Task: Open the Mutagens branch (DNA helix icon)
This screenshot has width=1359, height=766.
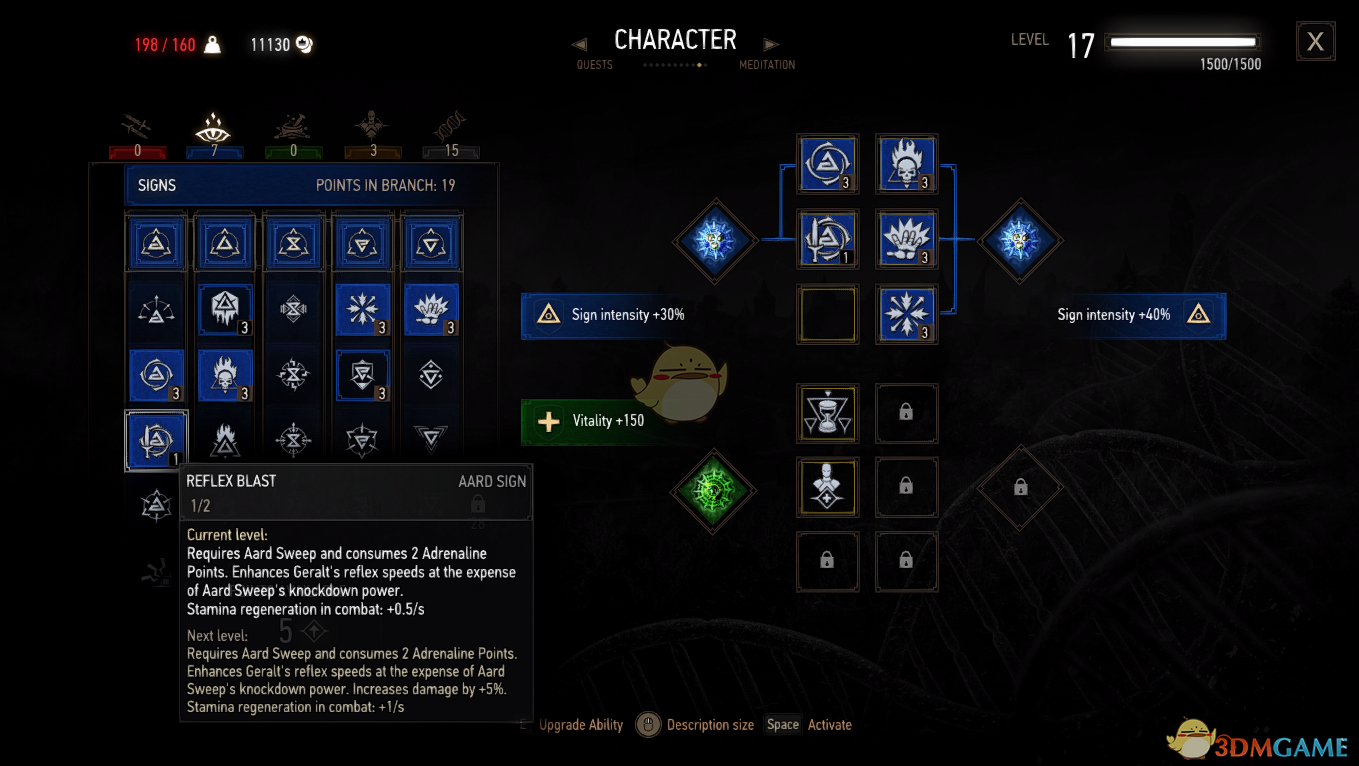Action: pos(451,127)
